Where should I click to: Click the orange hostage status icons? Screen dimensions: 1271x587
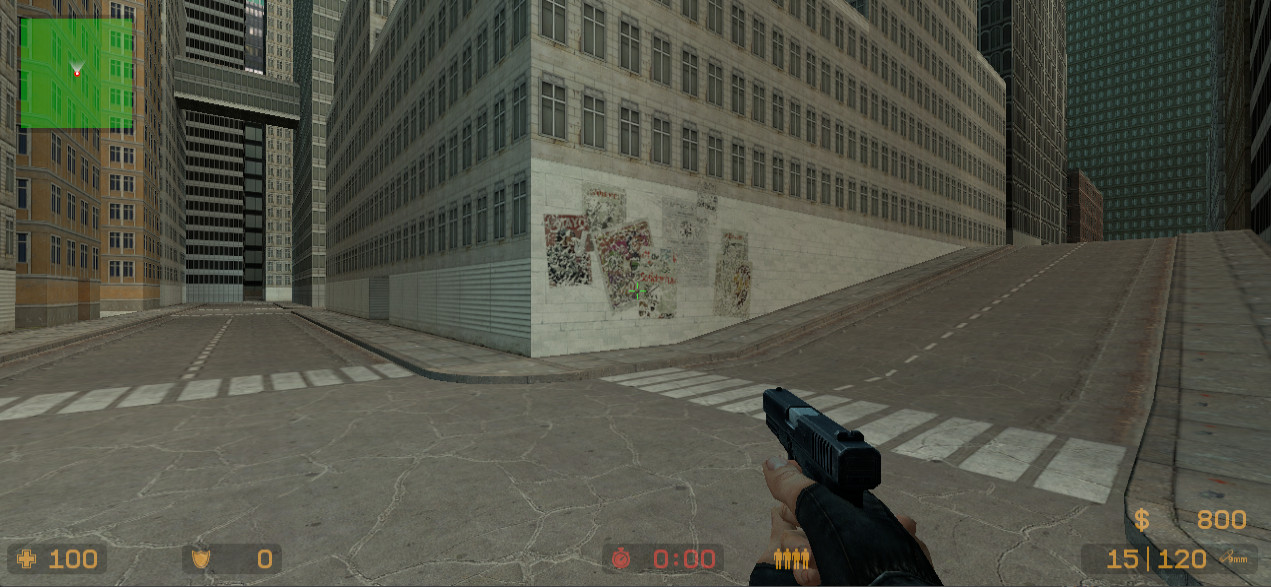point(791,559)
